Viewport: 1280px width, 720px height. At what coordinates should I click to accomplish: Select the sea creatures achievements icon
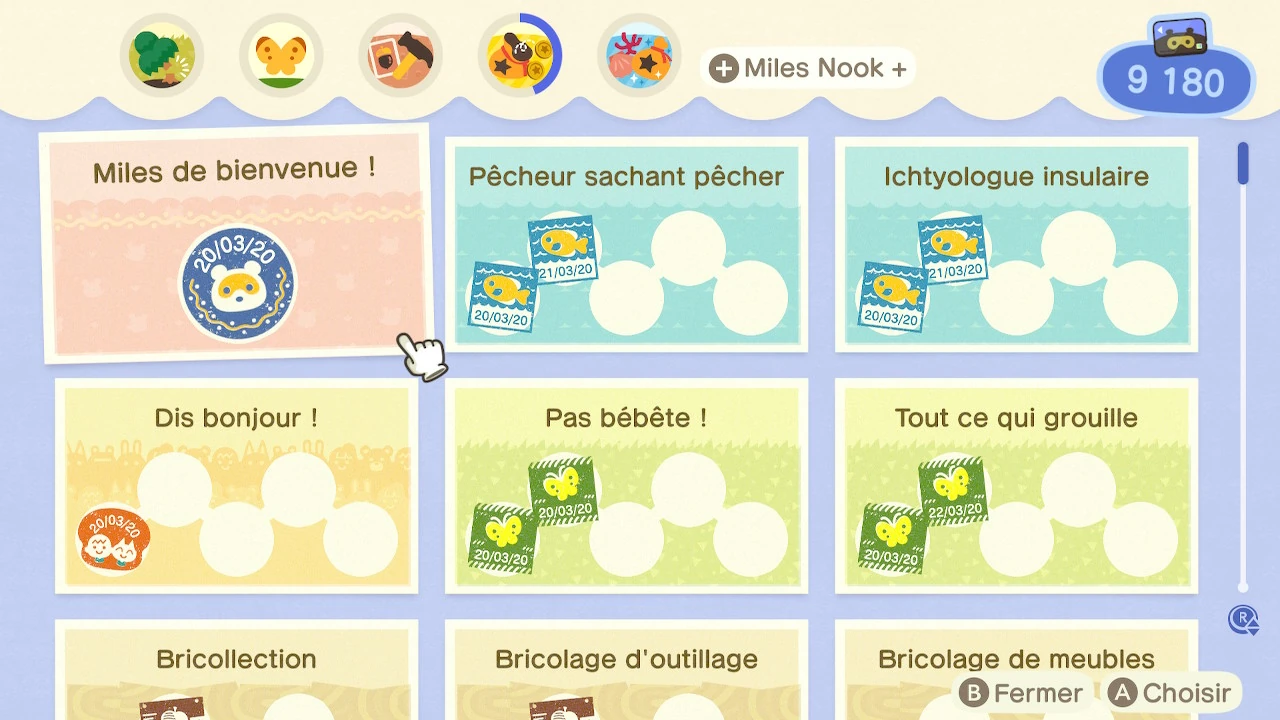639,55
